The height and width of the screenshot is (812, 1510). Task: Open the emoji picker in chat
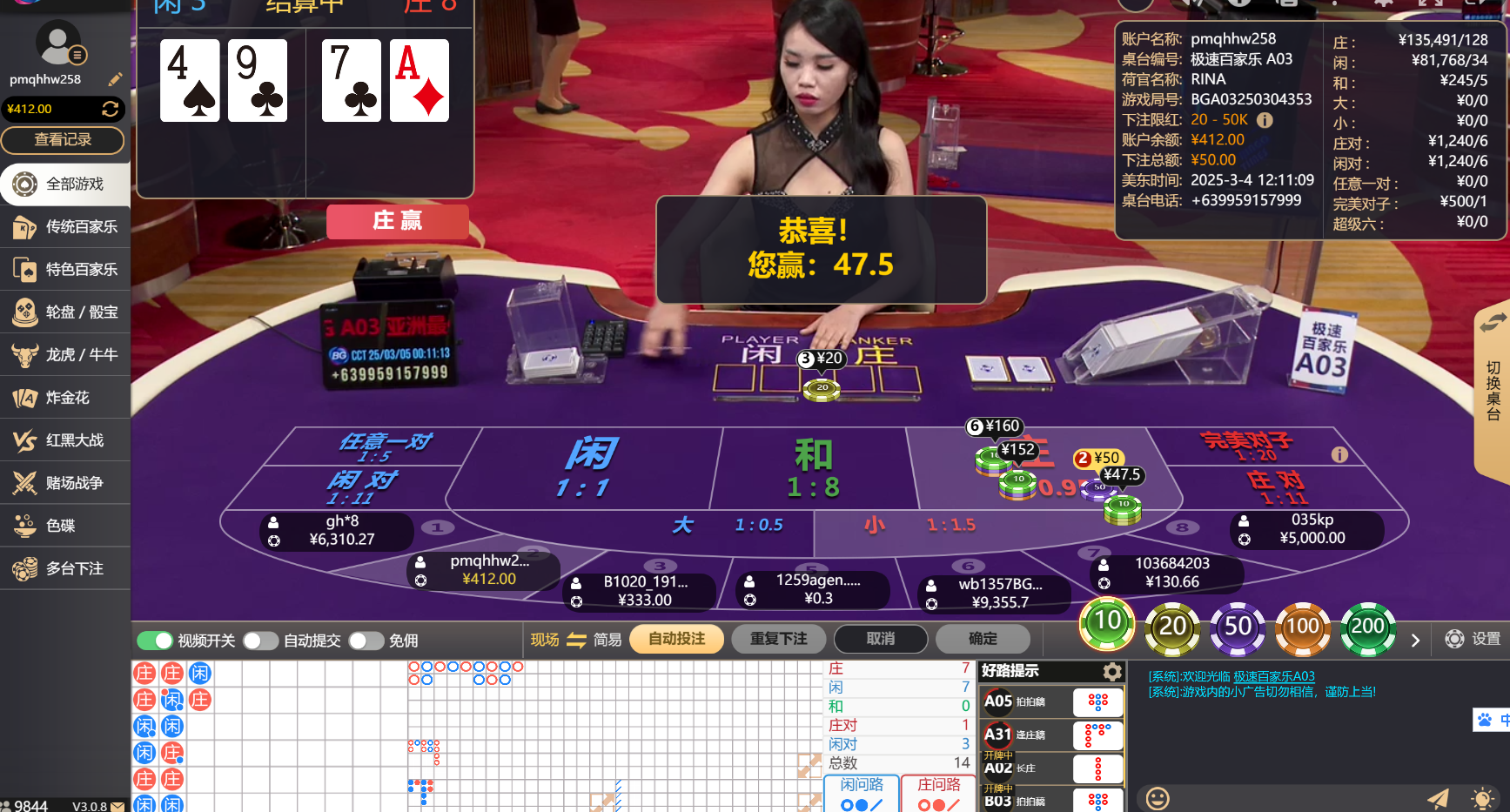pos(1158,796)
